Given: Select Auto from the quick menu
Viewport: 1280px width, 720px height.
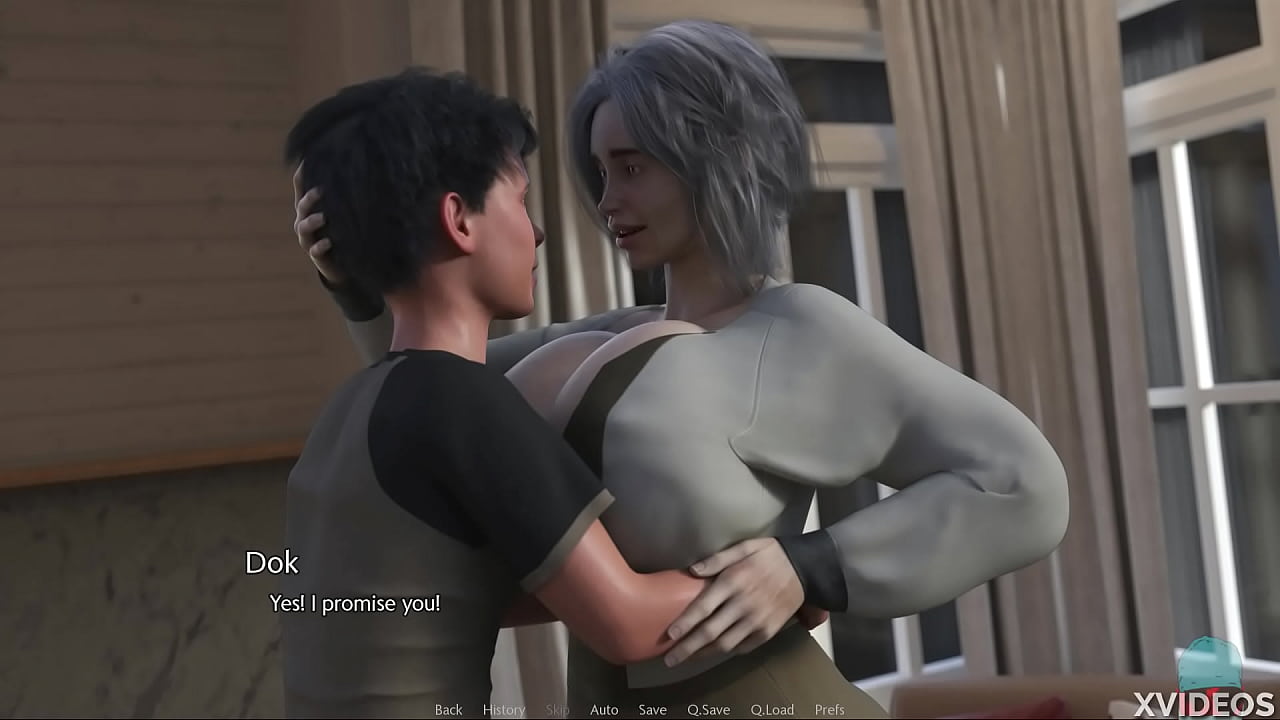Looking at the screenshot, I should click(604, 709).
